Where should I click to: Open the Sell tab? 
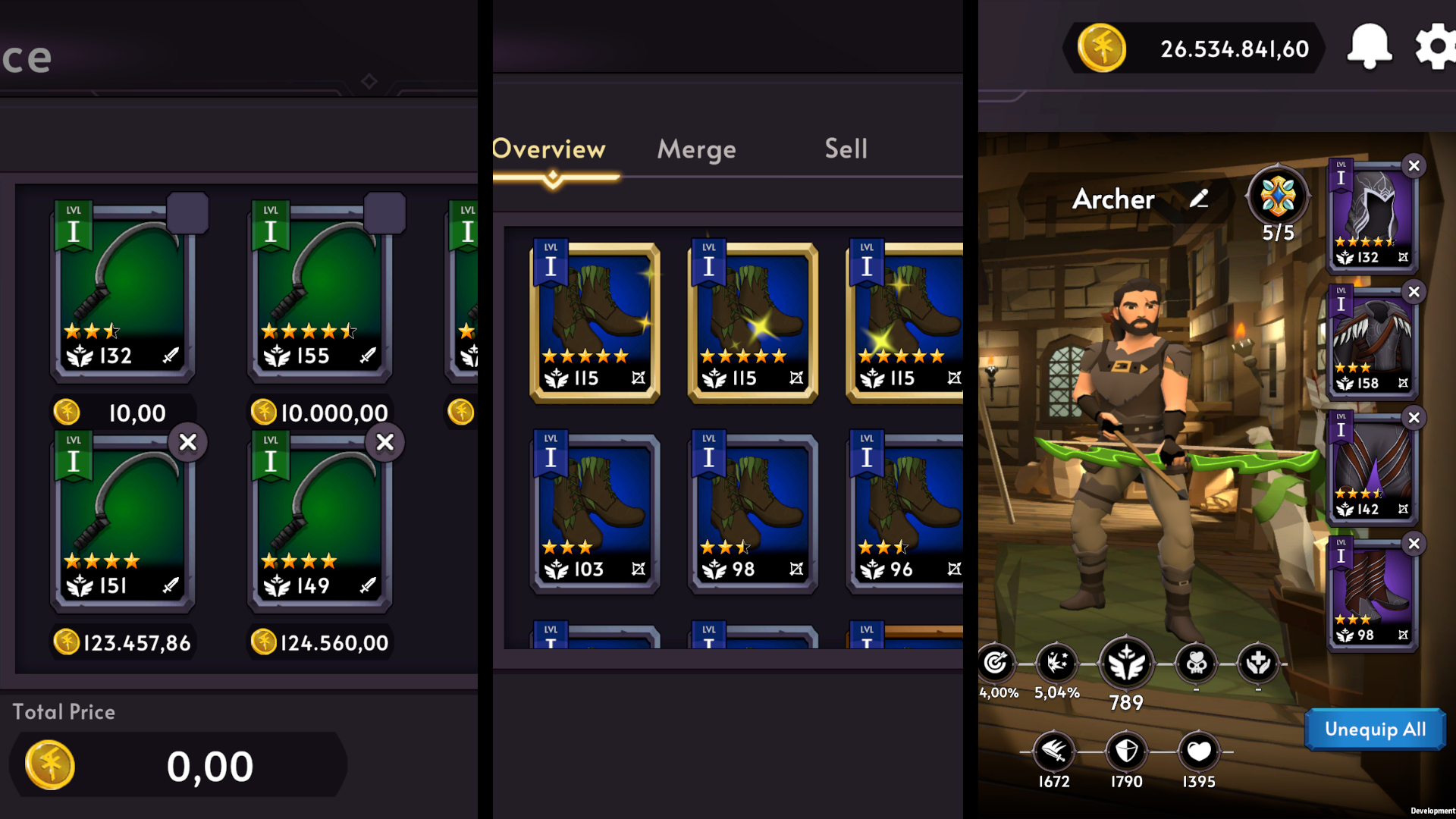tap(845, 149)
